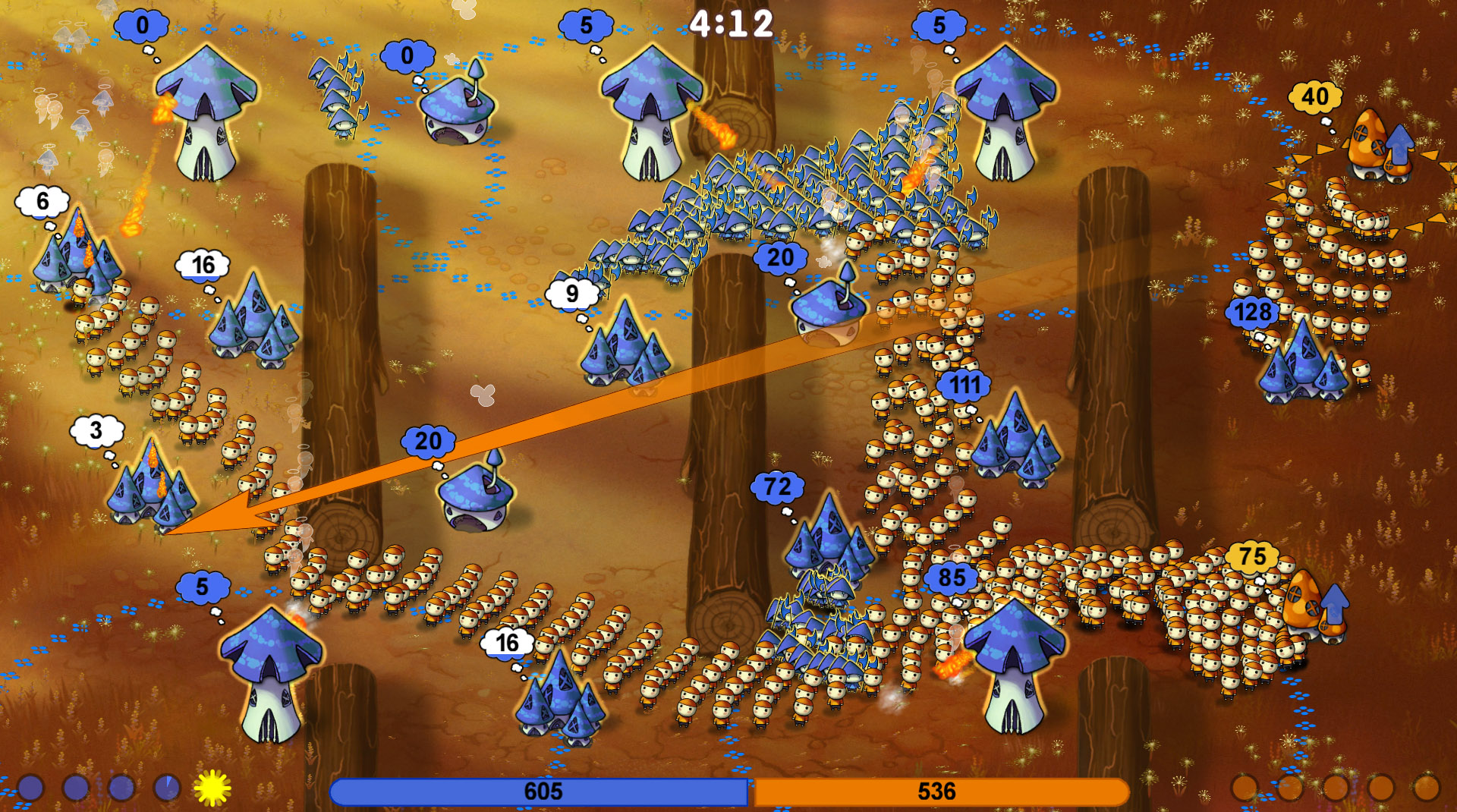This screenshot has height=812, width=1457.
Task: Click the upgrade arrow on bottom-right orange mushroom
Action: 1336,603
